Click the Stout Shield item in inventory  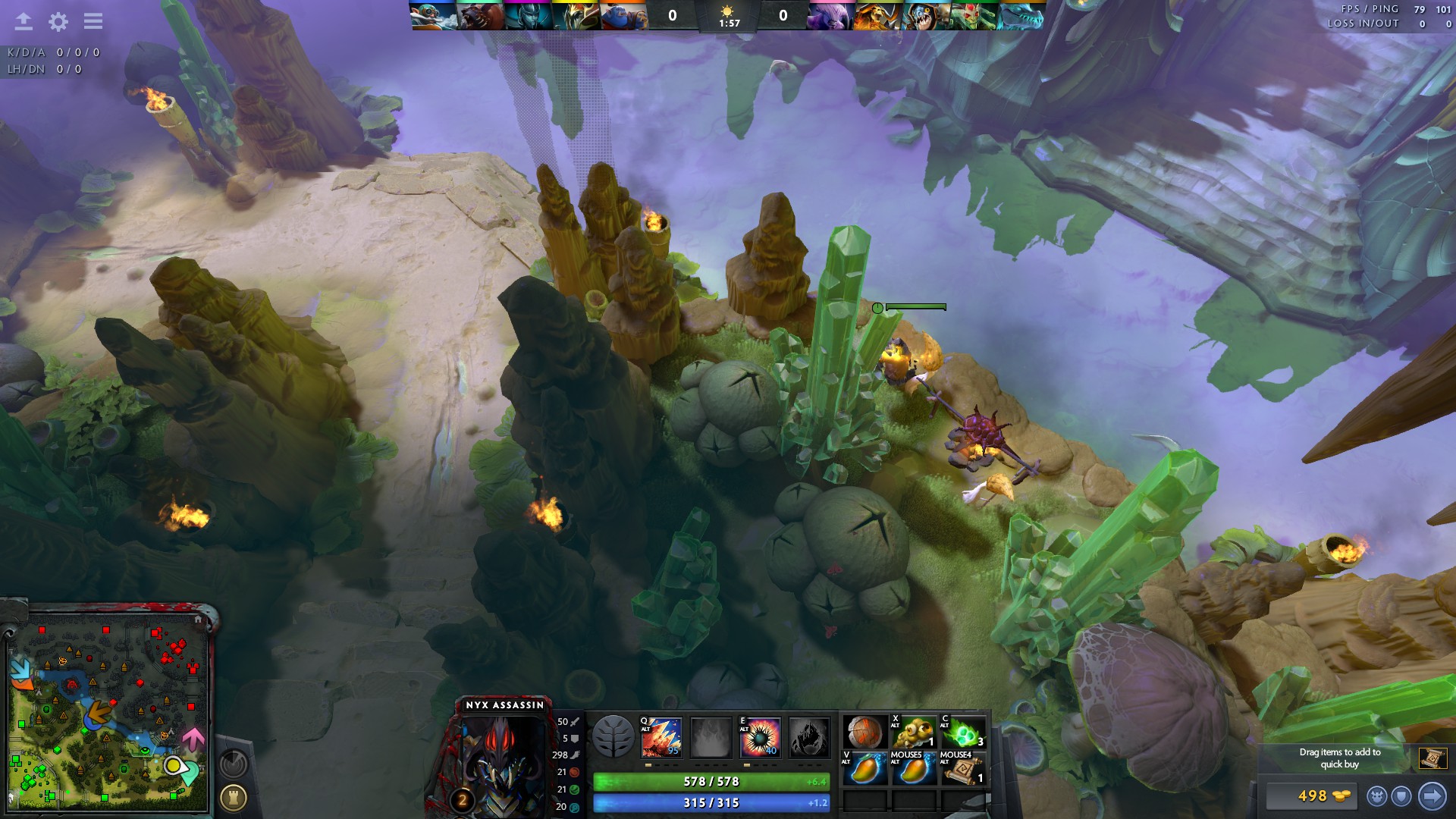pos(864,732)
